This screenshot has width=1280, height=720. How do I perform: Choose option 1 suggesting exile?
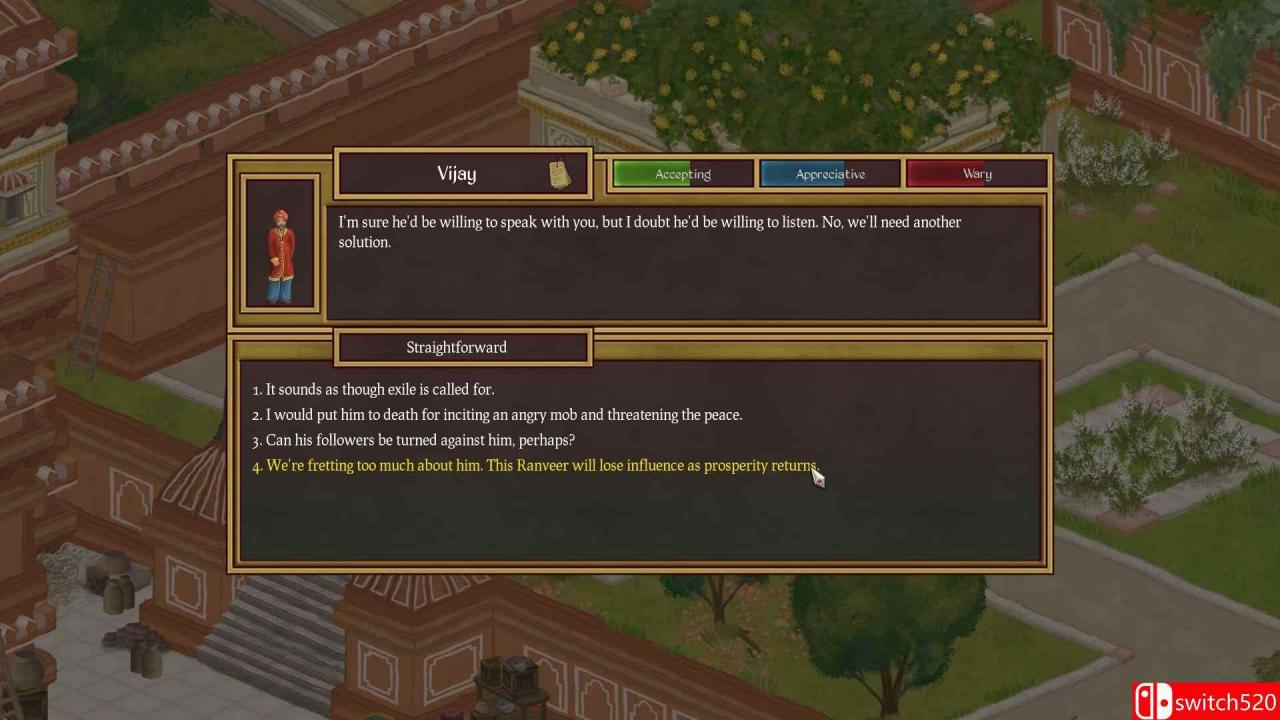point(374,389)
